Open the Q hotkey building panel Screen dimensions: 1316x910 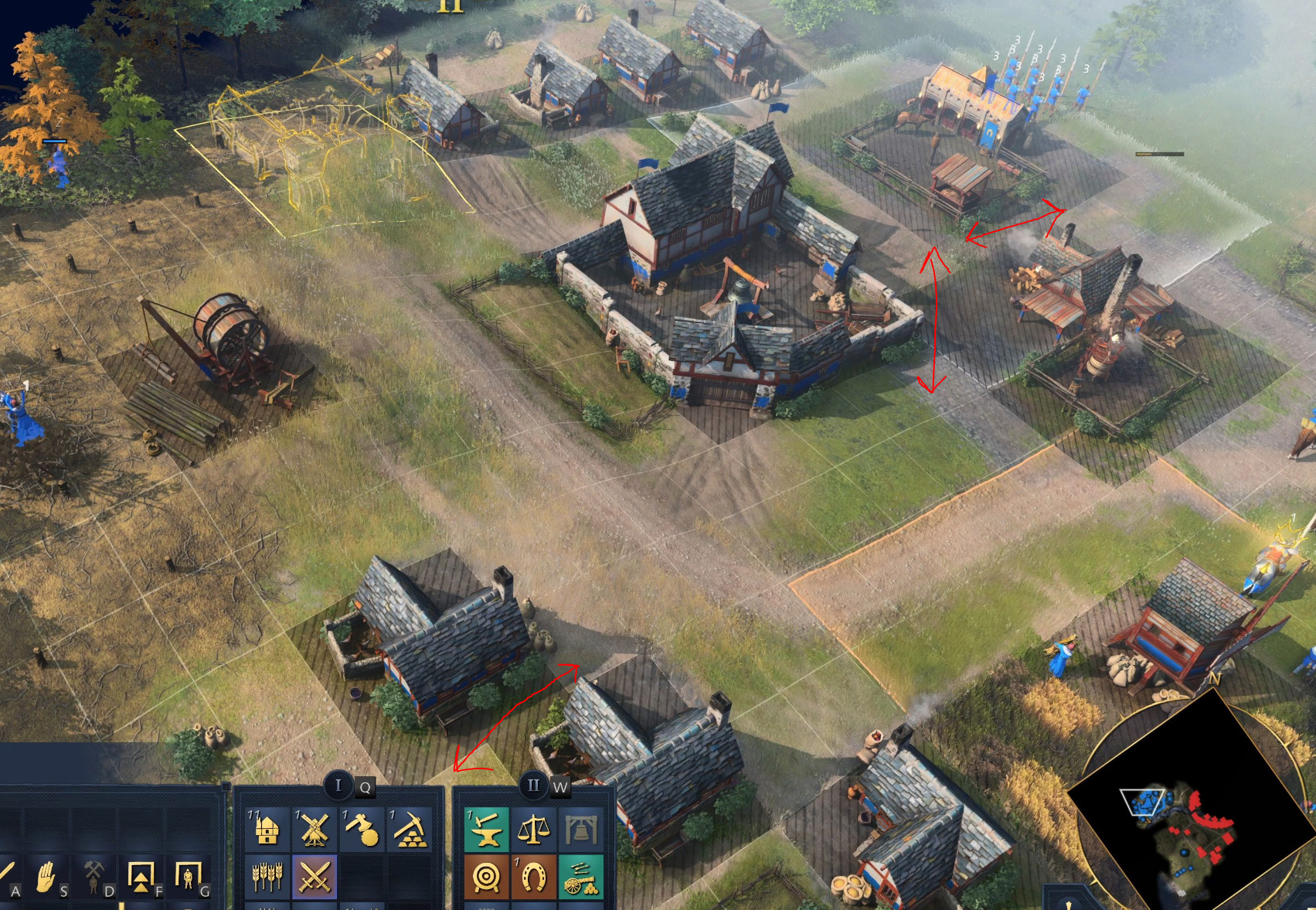tap(365, 787)
